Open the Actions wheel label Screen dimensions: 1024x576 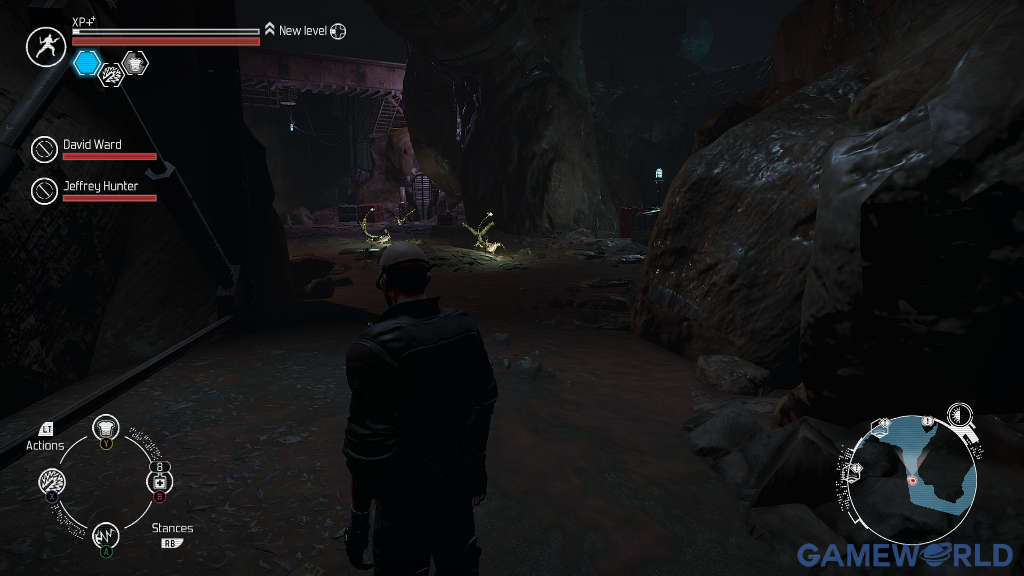click(x=45, y=445)
